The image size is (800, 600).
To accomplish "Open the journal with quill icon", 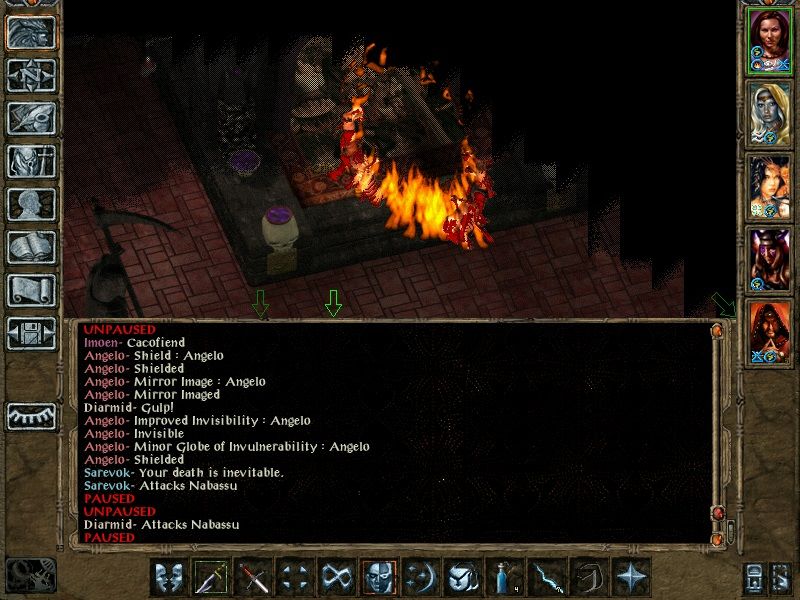I will pyautogui.click(x=31, y=118).
